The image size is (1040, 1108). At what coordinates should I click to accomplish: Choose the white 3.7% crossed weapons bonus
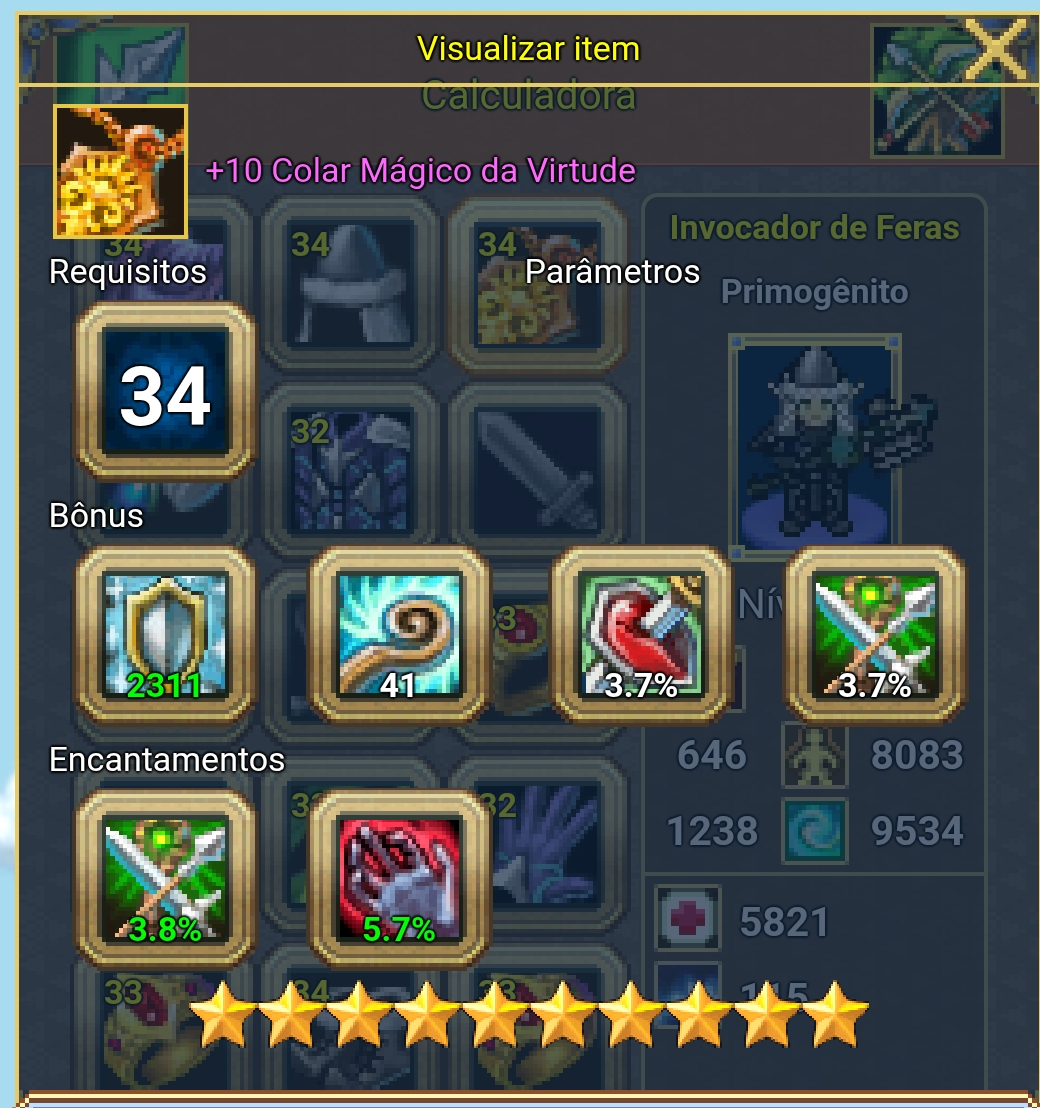coord(875,636)
